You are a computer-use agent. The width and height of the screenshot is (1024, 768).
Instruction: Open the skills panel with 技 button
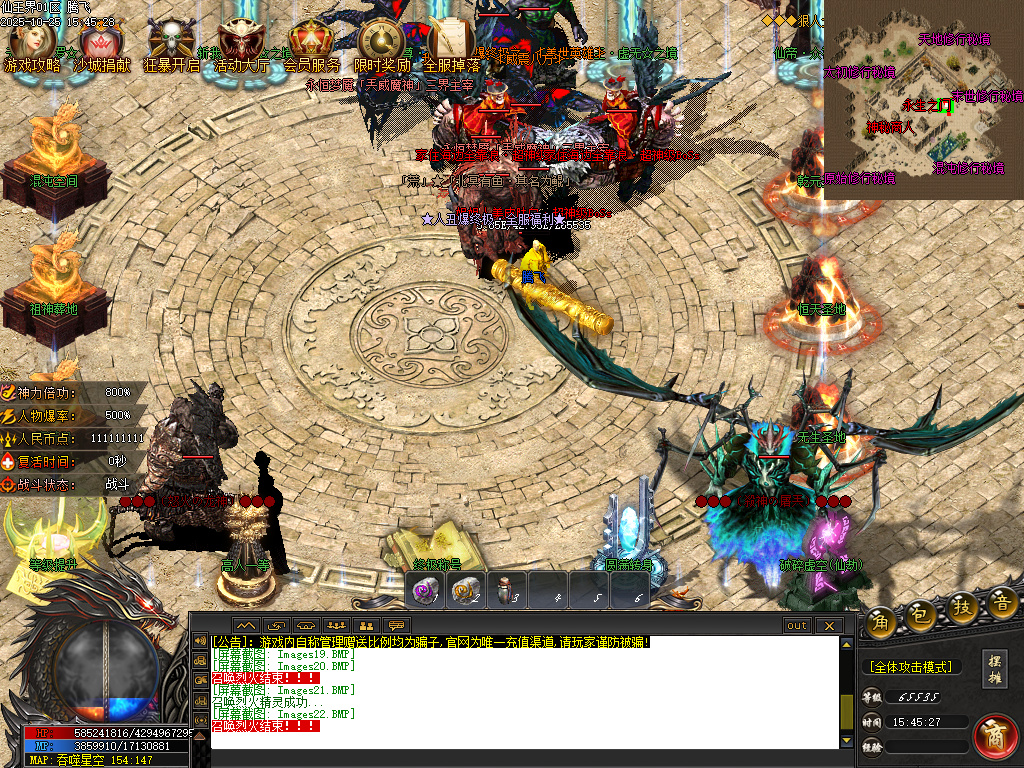(x=961, y=607)
